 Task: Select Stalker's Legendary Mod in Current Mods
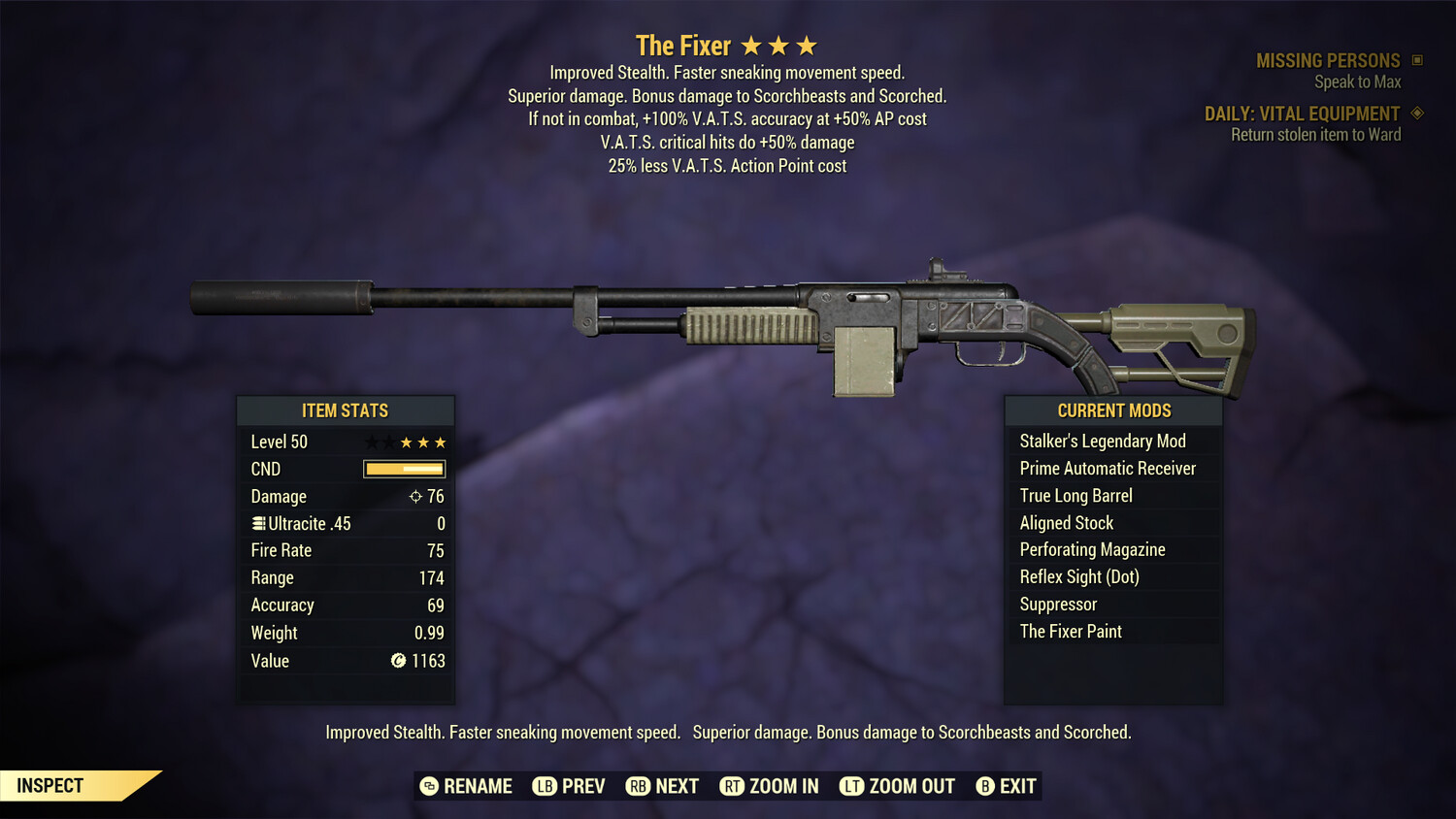pos(1102,441)
